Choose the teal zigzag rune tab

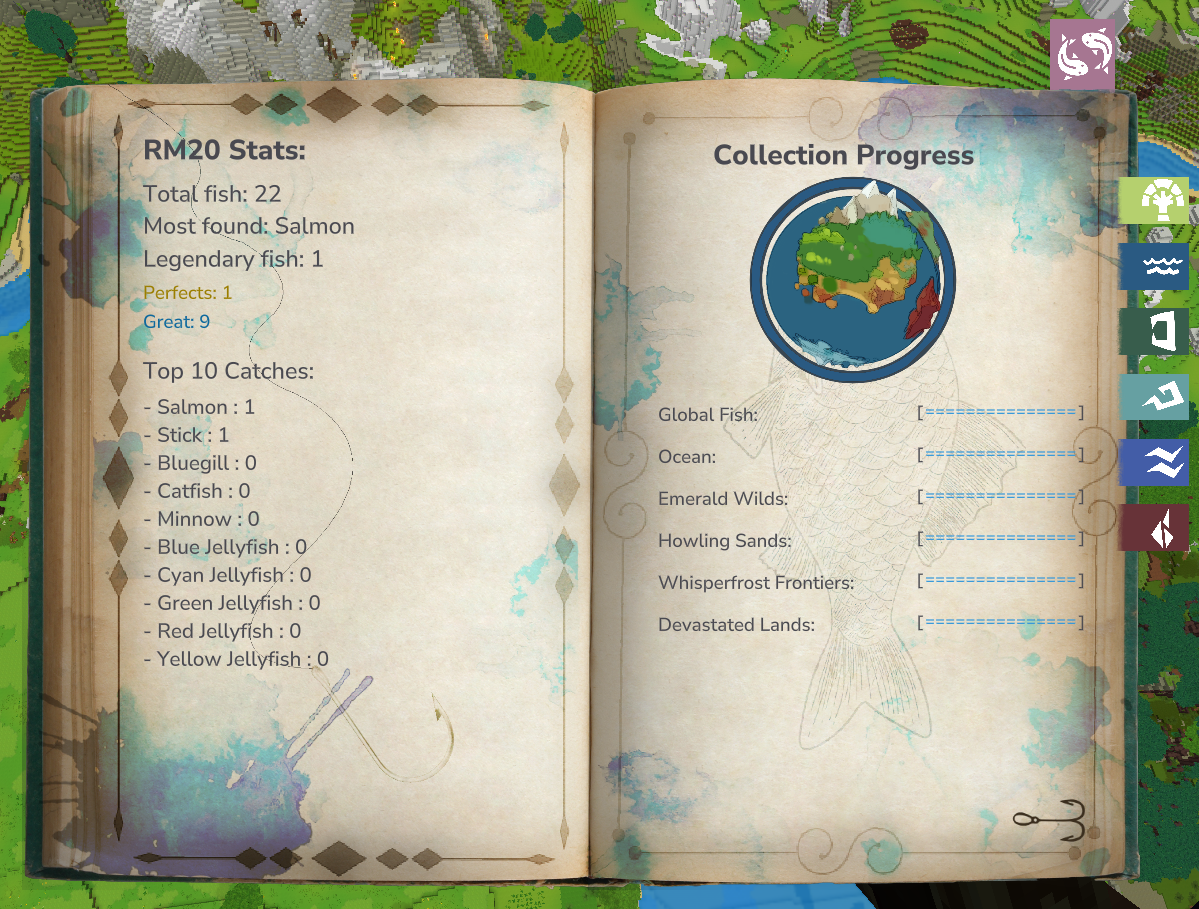[1154, 397]
